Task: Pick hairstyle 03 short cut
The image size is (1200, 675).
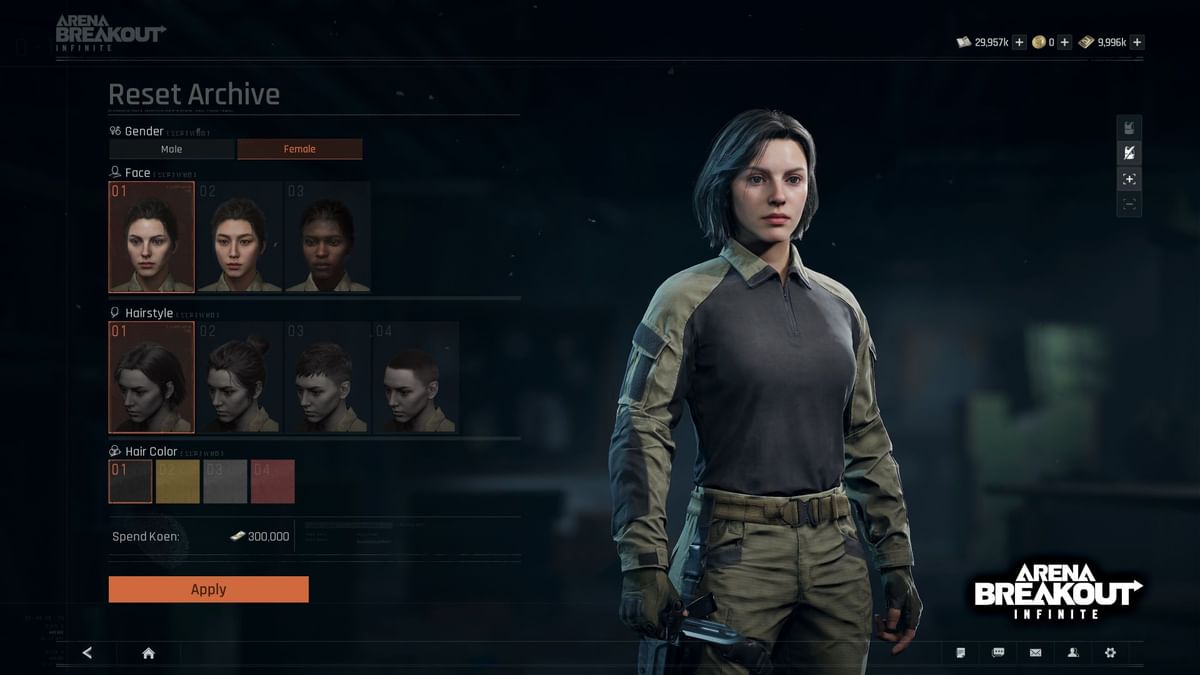Action: click(x=327, y=377)
